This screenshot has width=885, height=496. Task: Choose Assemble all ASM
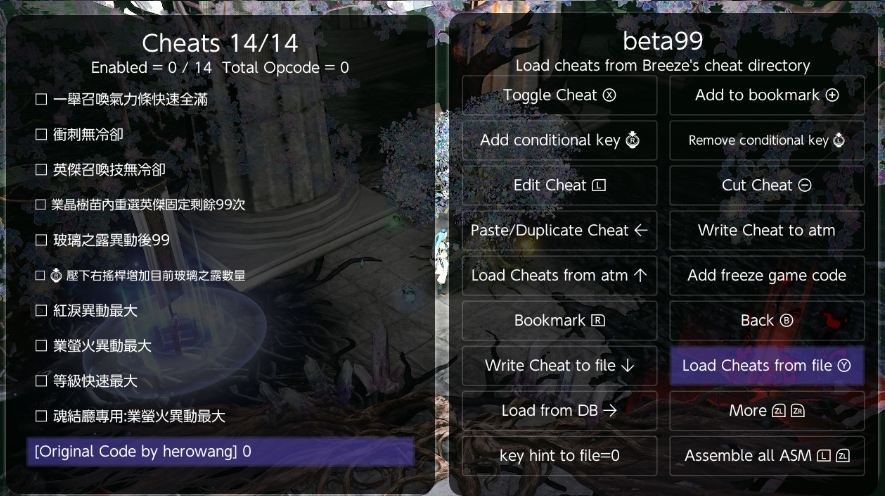coord(766,455)
